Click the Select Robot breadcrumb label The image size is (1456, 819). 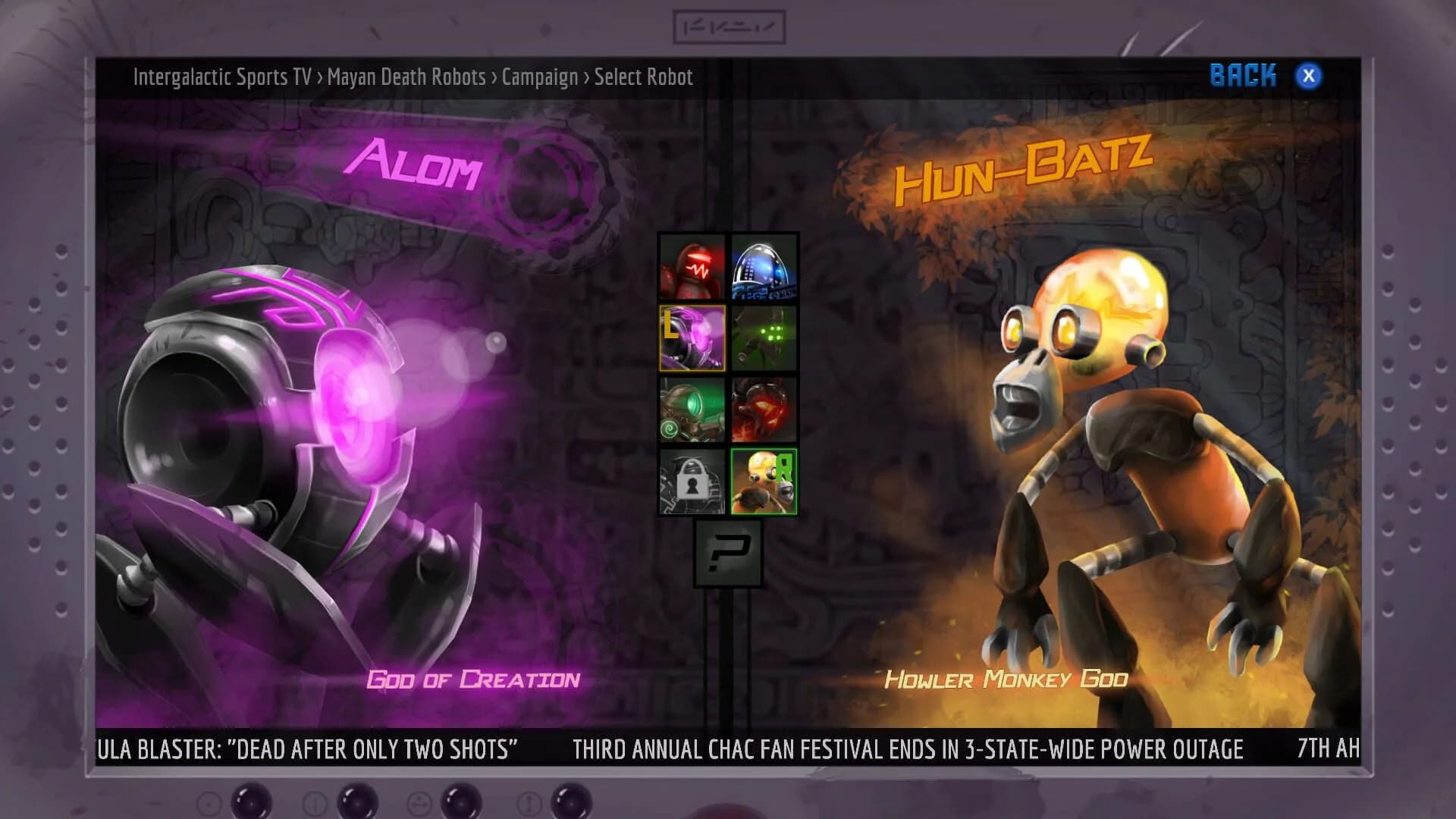point(644,77)
